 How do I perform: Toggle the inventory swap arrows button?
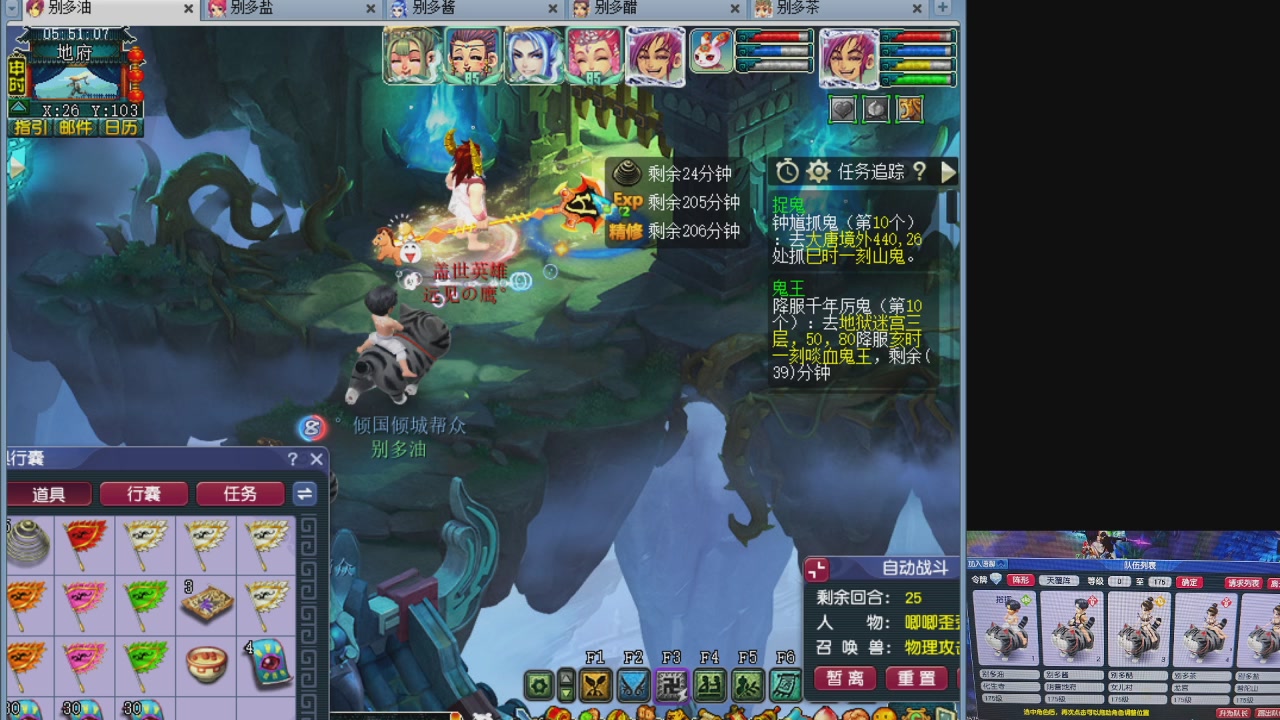tap(304, 493)
